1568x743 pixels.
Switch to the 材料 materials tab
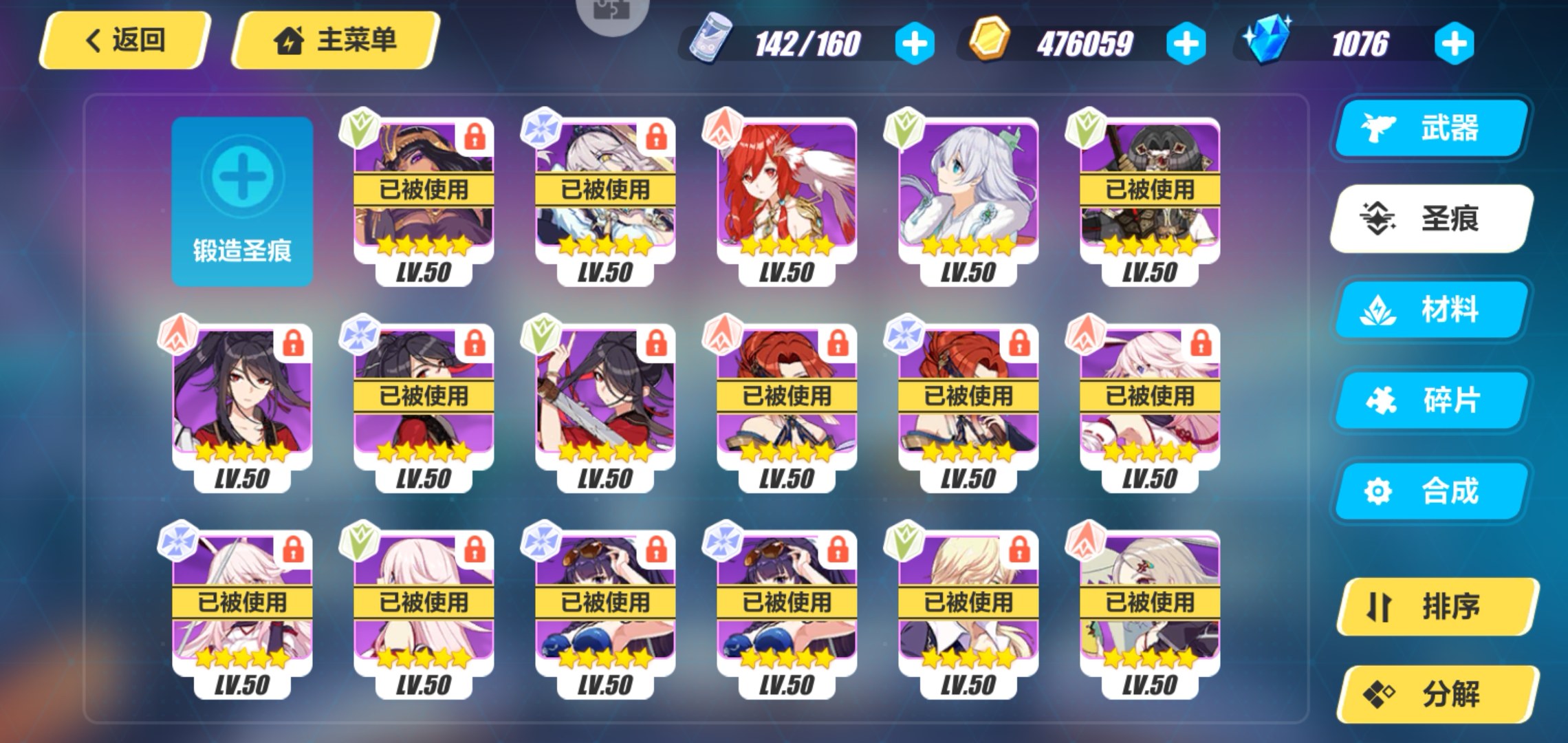tap(1432, 310)
